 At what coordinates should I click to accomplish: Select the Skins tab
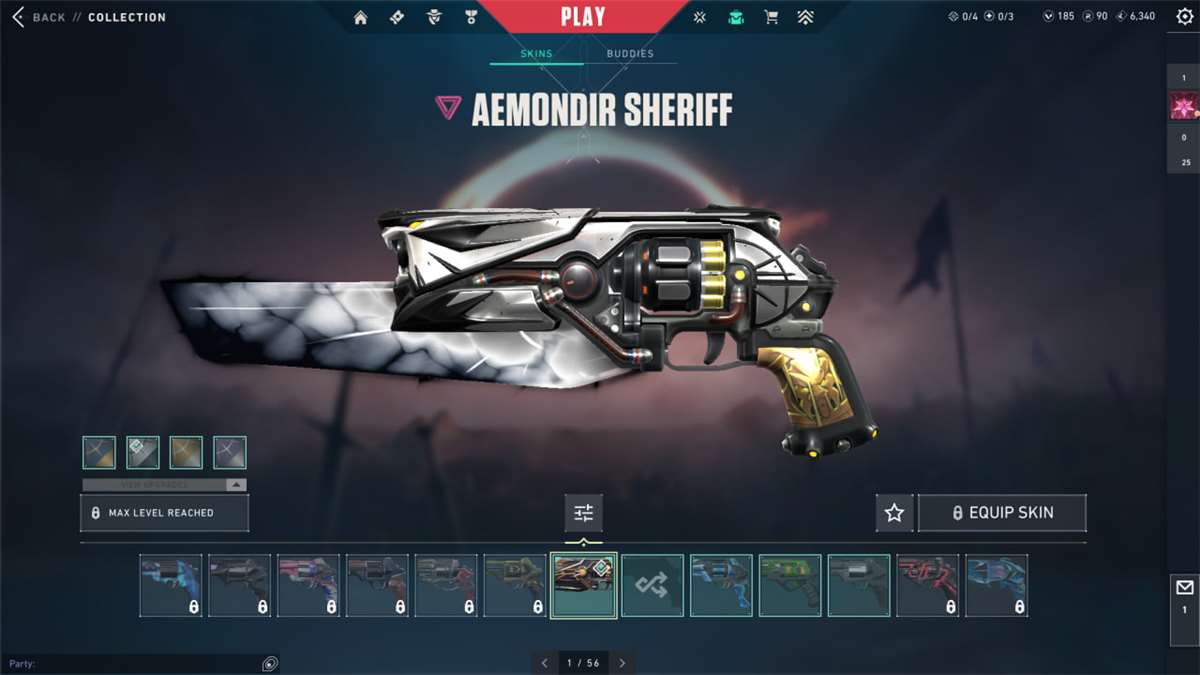pyautogui.click(x=536, y=54)
